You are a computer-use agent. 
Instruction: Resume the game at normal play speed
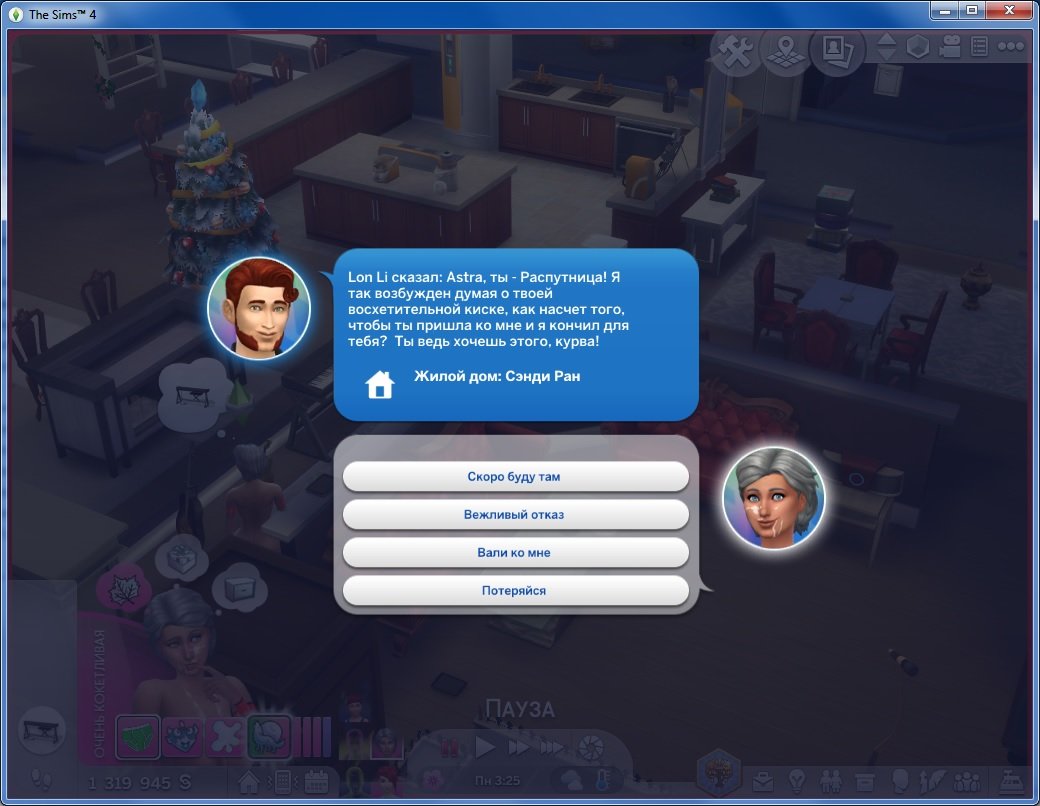pyautogui.click(x=486, y=747)
